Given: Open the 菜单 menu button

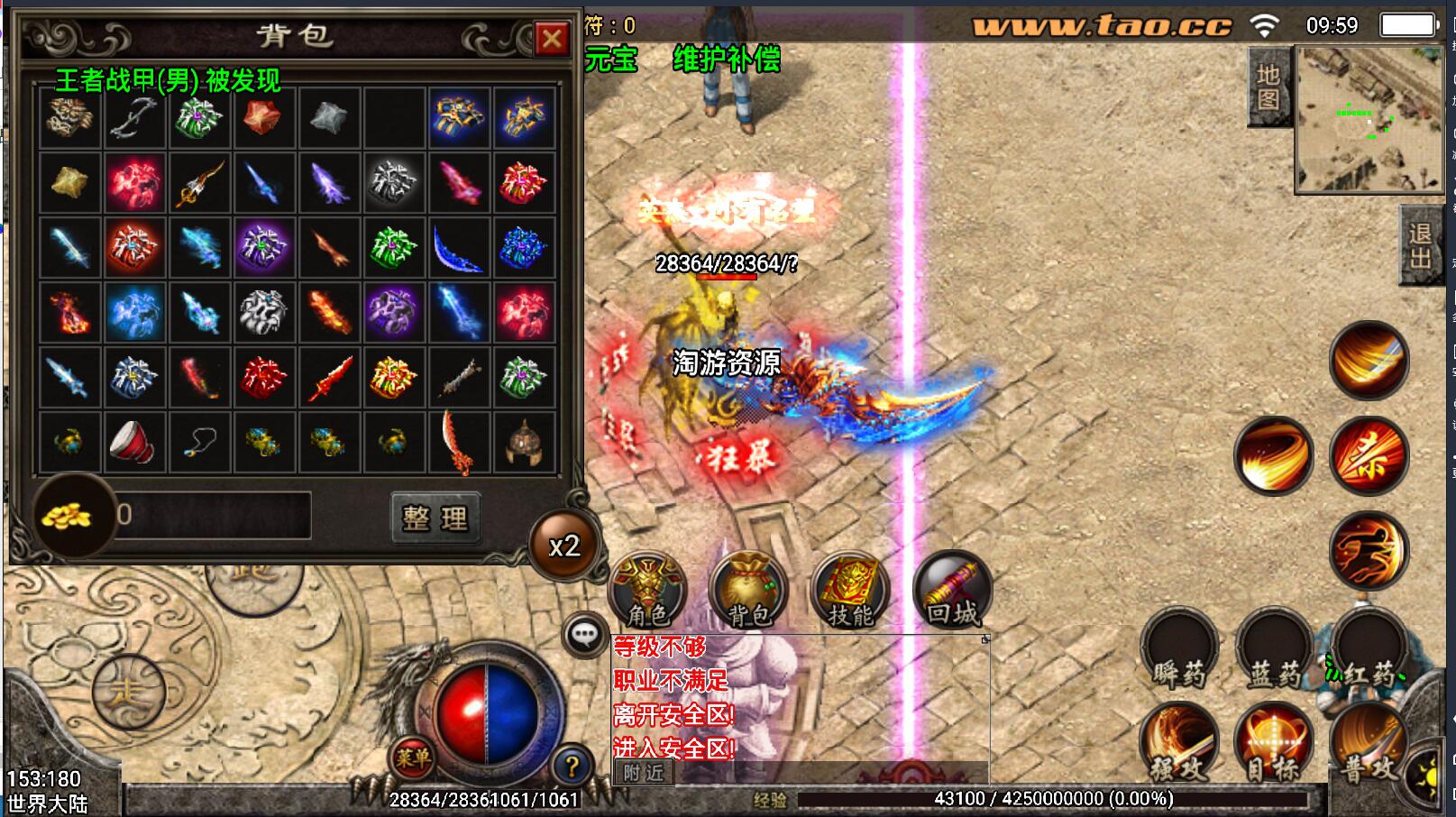Looking at the screenshot, I should click(x=413, y=758).
